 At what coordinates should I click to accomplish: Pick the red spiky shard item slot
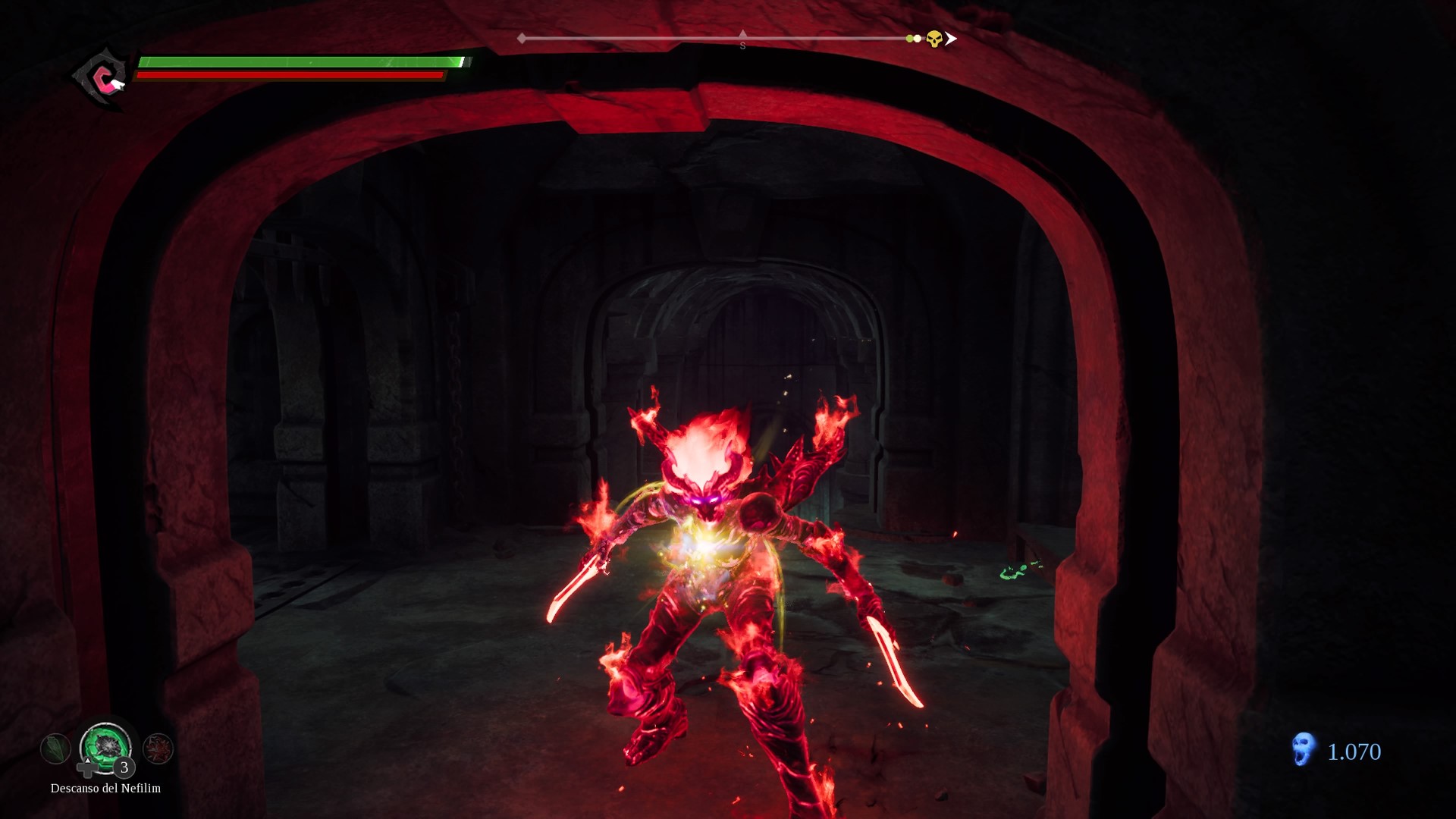pos(158,748)
